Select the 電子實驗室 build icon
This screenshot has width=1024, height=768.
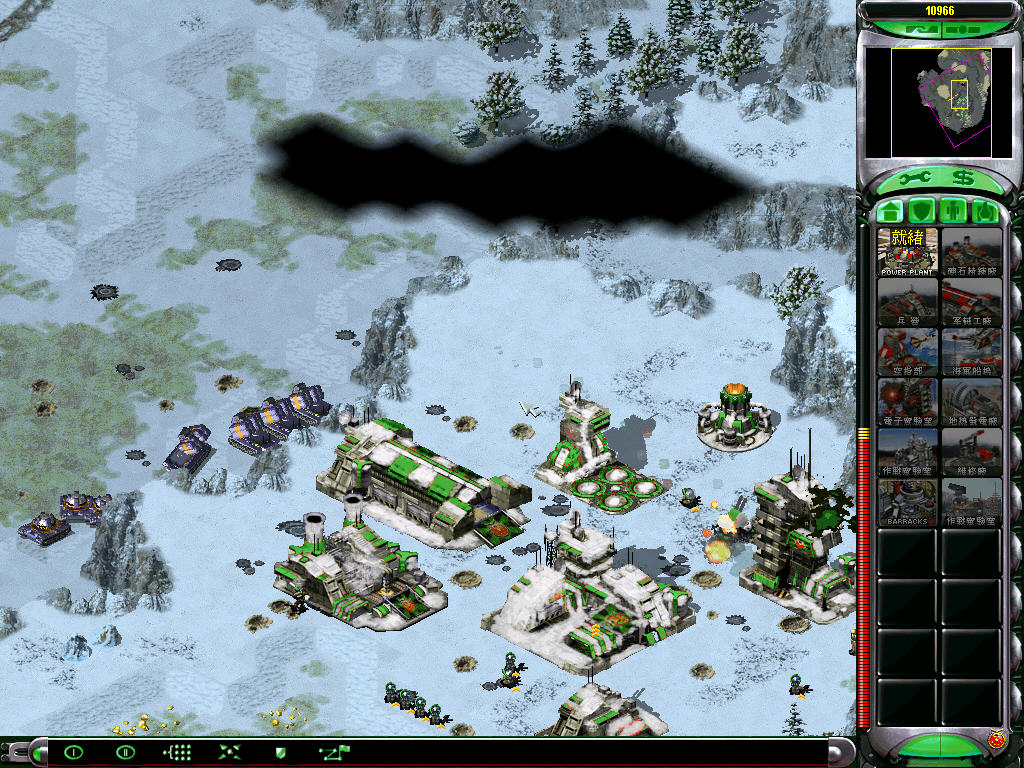[908, 402]
